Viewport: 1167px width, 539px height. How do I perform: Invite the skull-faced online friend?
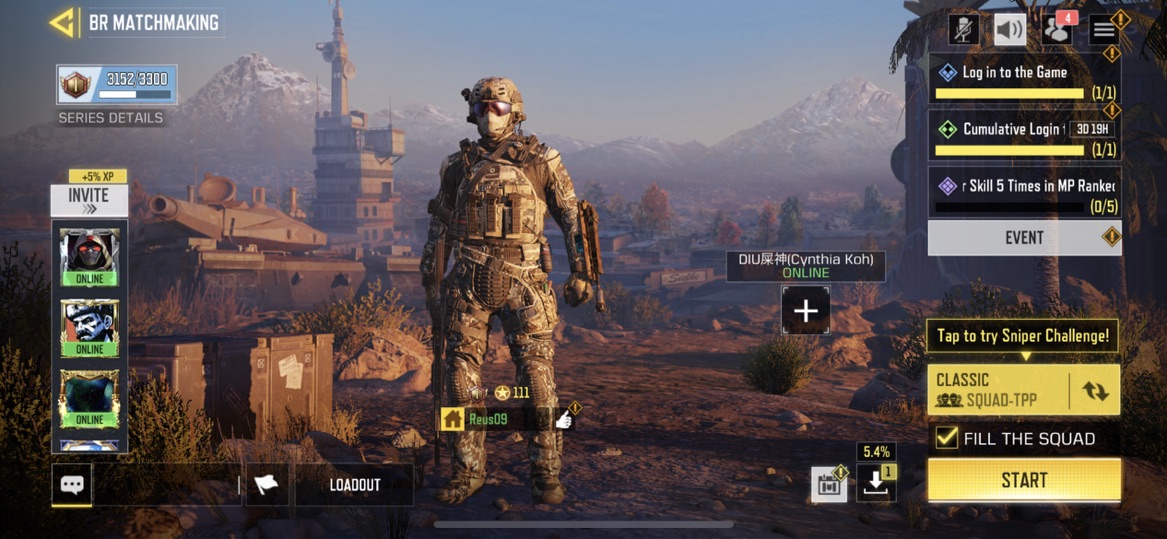89,326
